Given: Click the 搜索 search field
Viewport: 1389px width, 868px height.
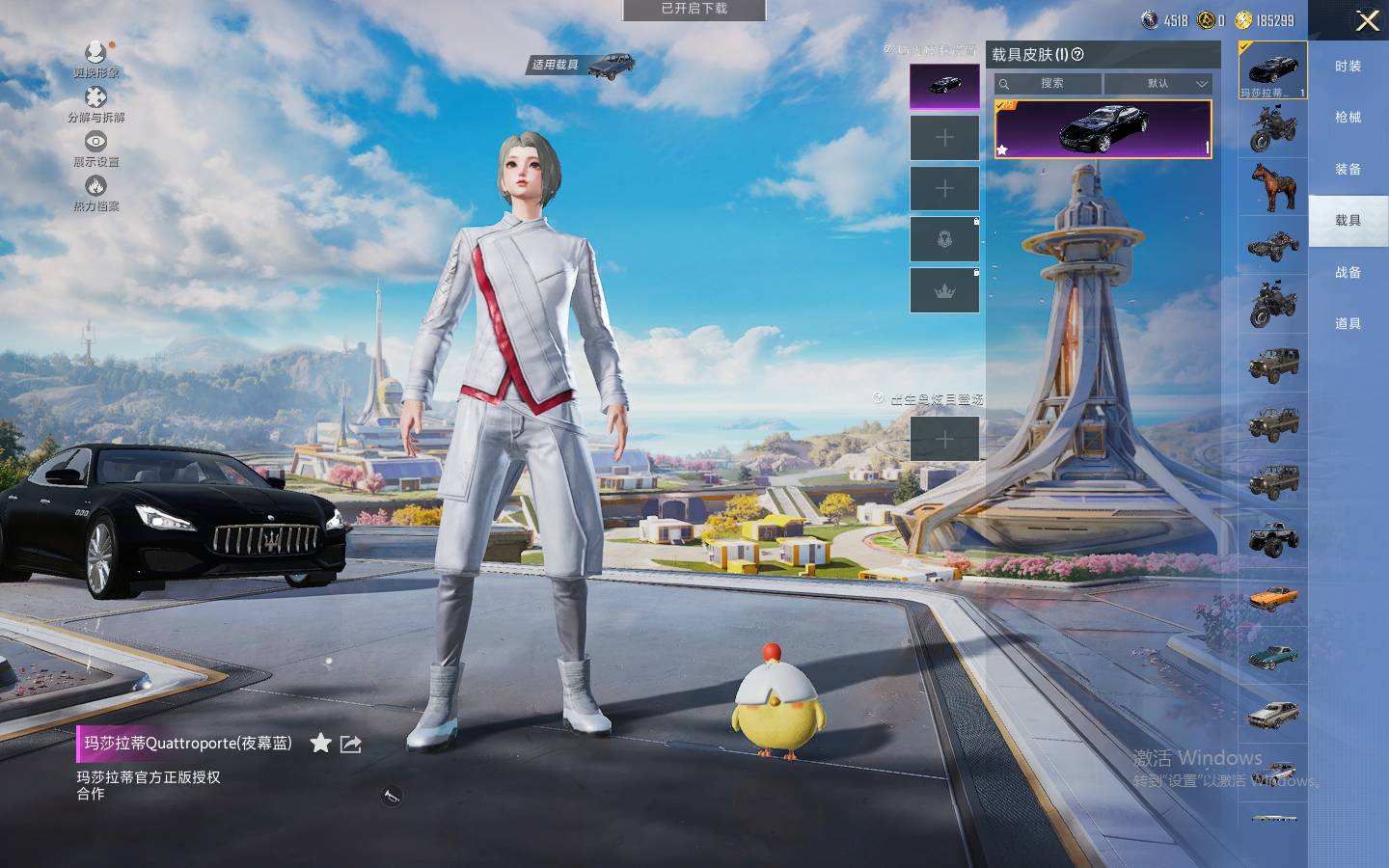Looking at the screenshot, I should (1050, 84).
